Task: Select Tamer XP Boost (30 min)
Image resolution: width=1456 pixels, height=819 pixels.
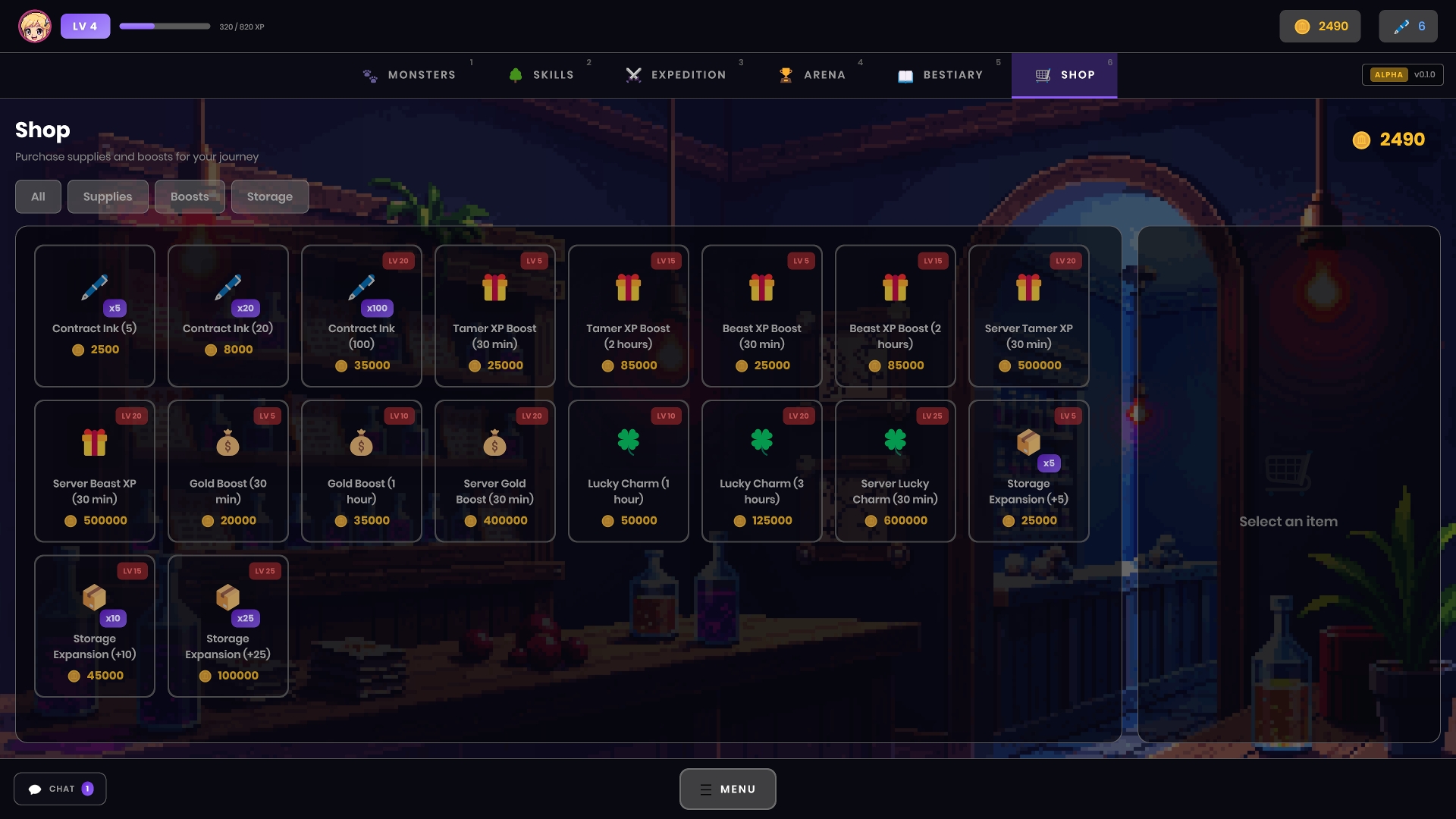Action: (495, 315)
